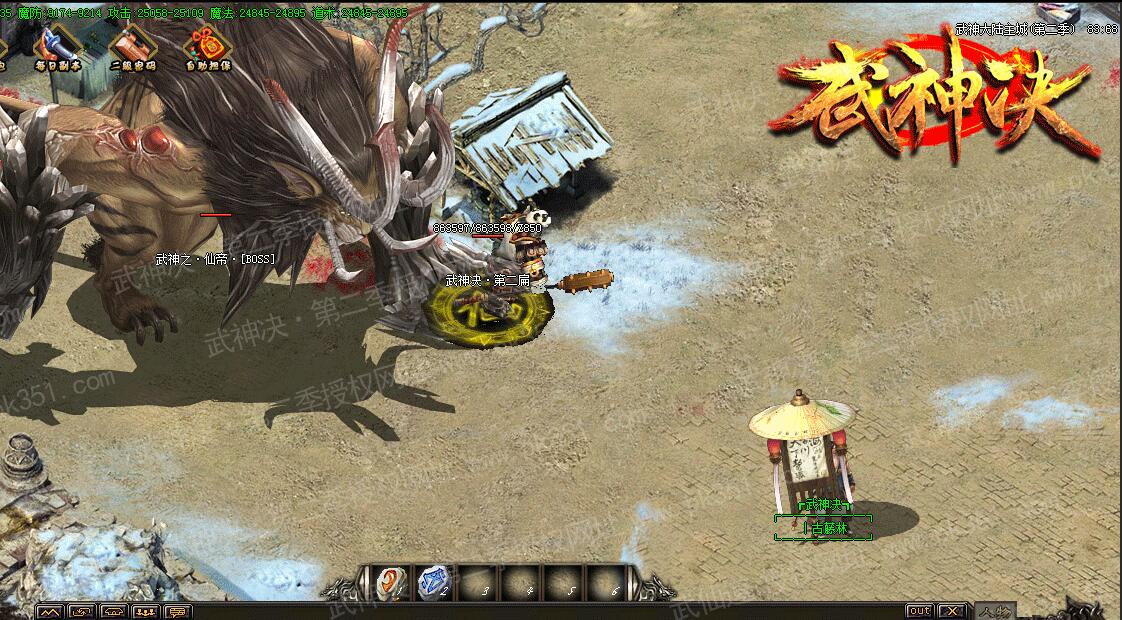Screen dimensions: 1122x620
Task: Click the out logout button
Action: tap(919, 610)
